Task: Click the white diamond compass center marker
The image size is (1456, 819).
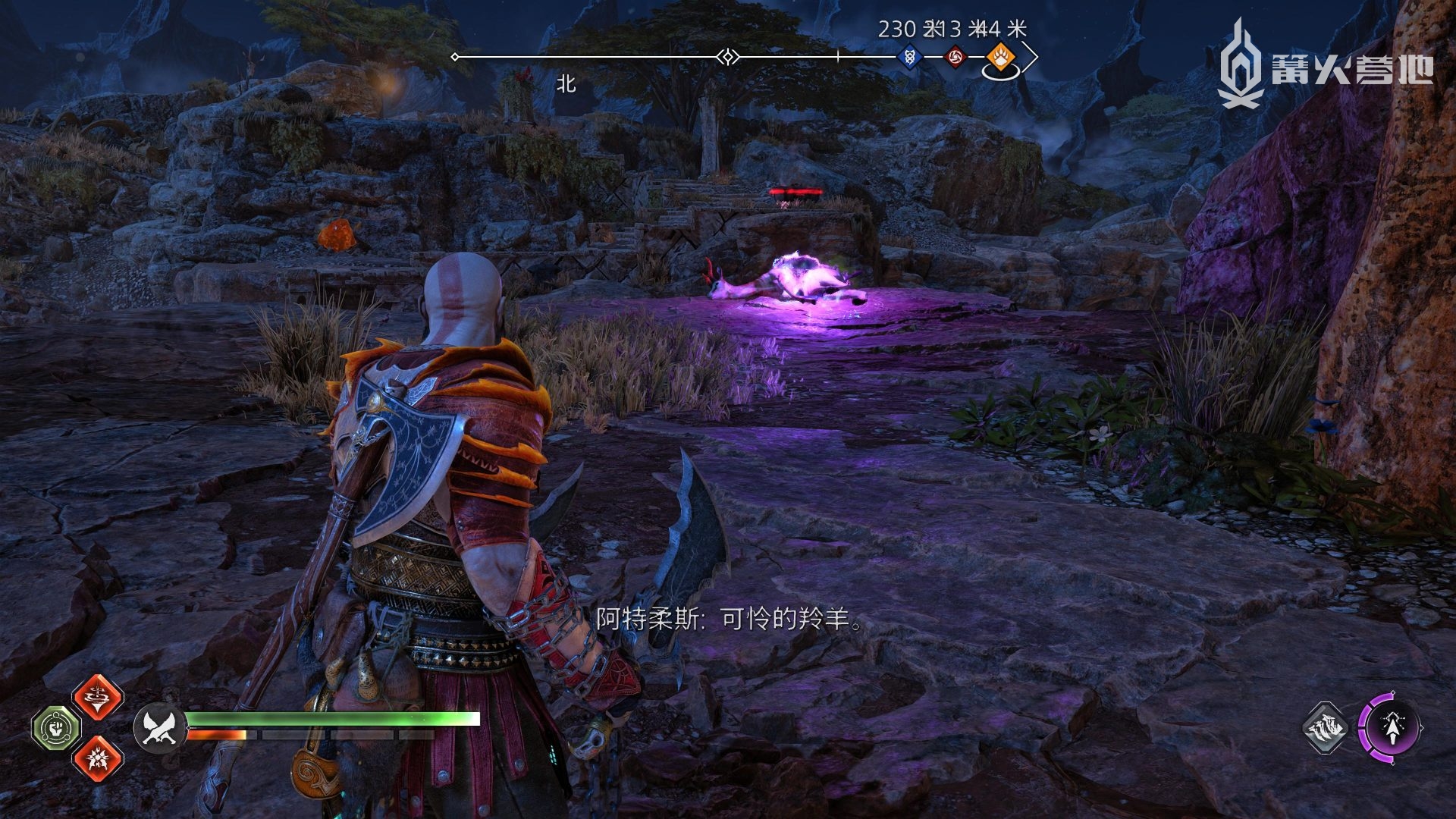Action: pos(728,57)
